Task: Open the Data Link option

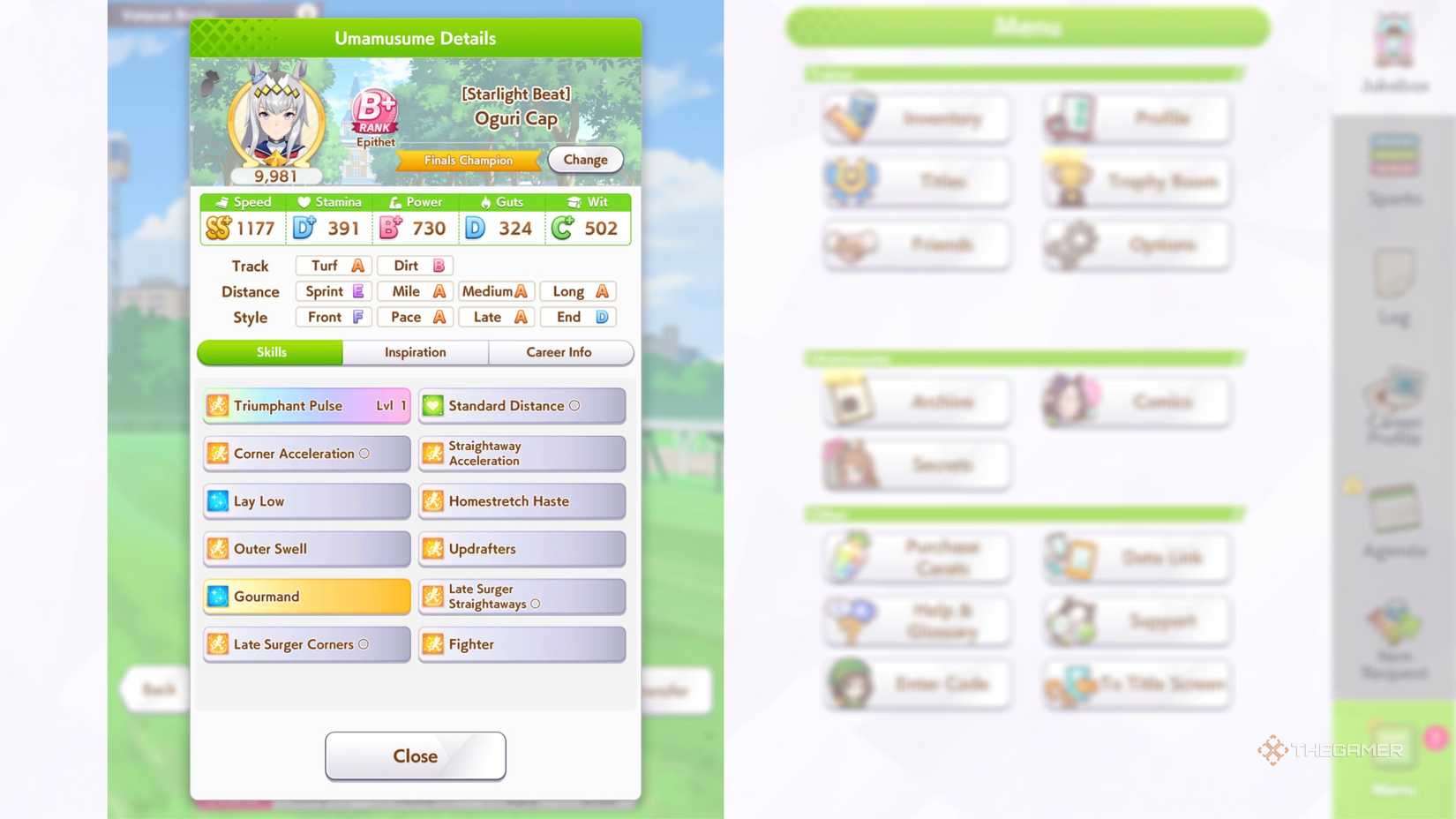Action: tap(1135, 556)
